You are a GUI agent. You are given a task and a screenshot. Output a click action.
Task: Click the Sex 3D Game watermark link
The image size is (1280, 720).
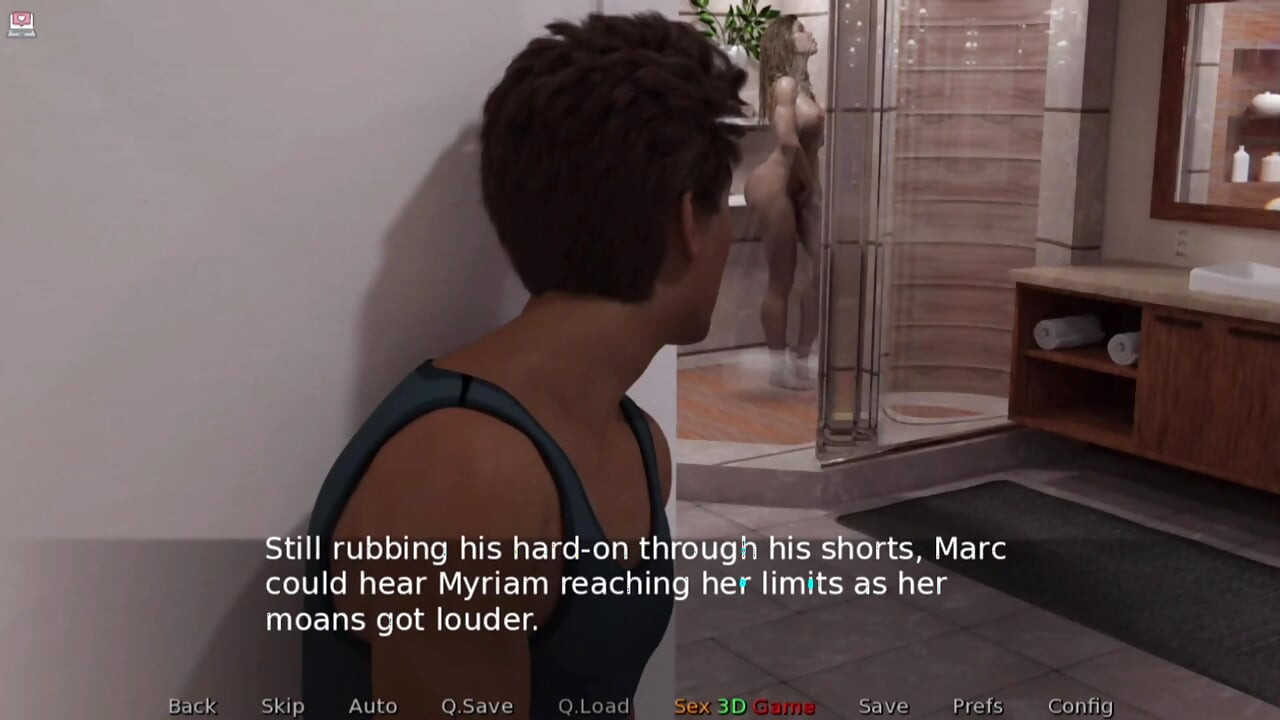(x=744, y=705)
